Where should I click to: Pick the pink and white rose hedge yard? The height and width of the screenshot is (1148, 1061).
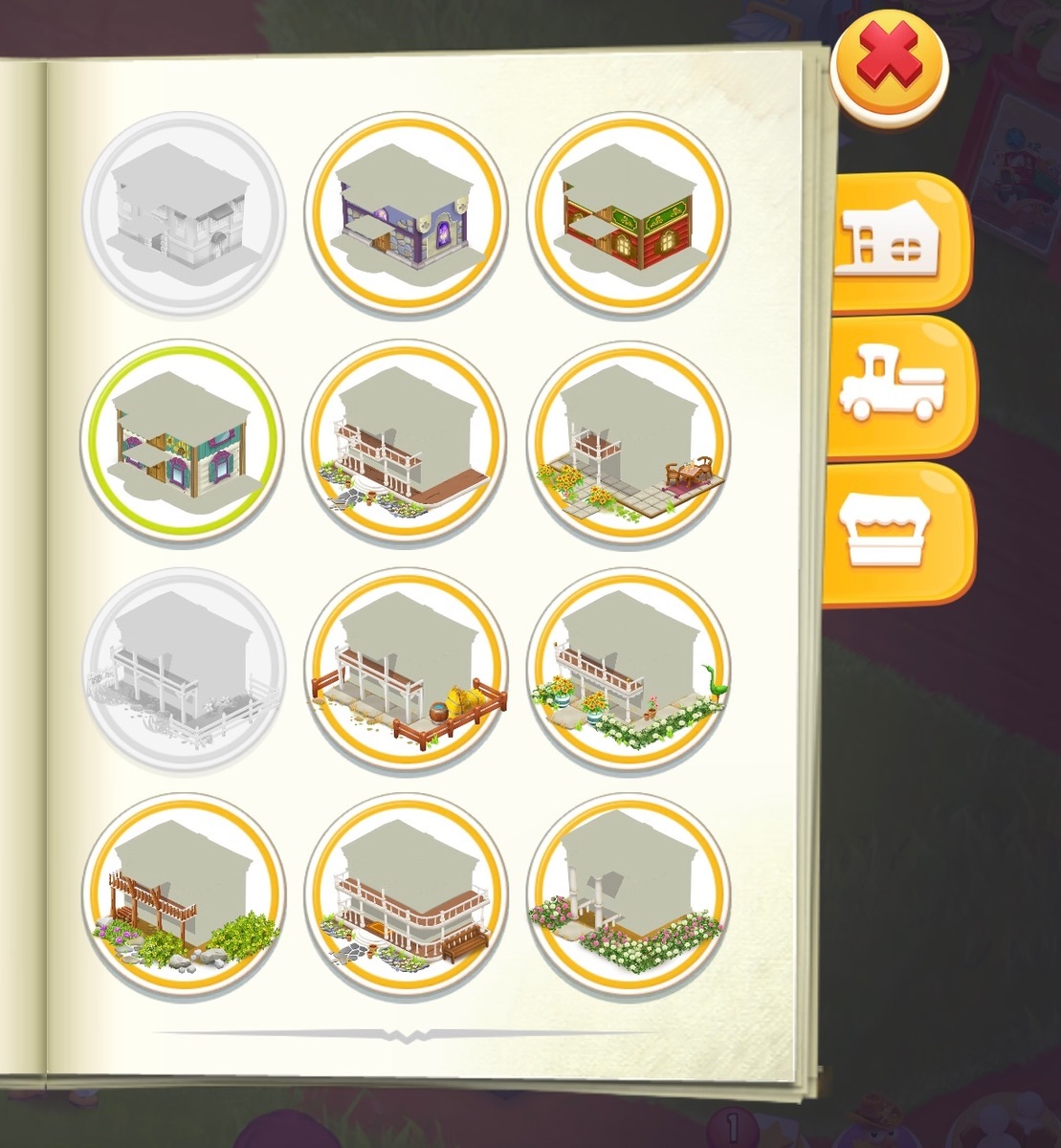(629, 894)
